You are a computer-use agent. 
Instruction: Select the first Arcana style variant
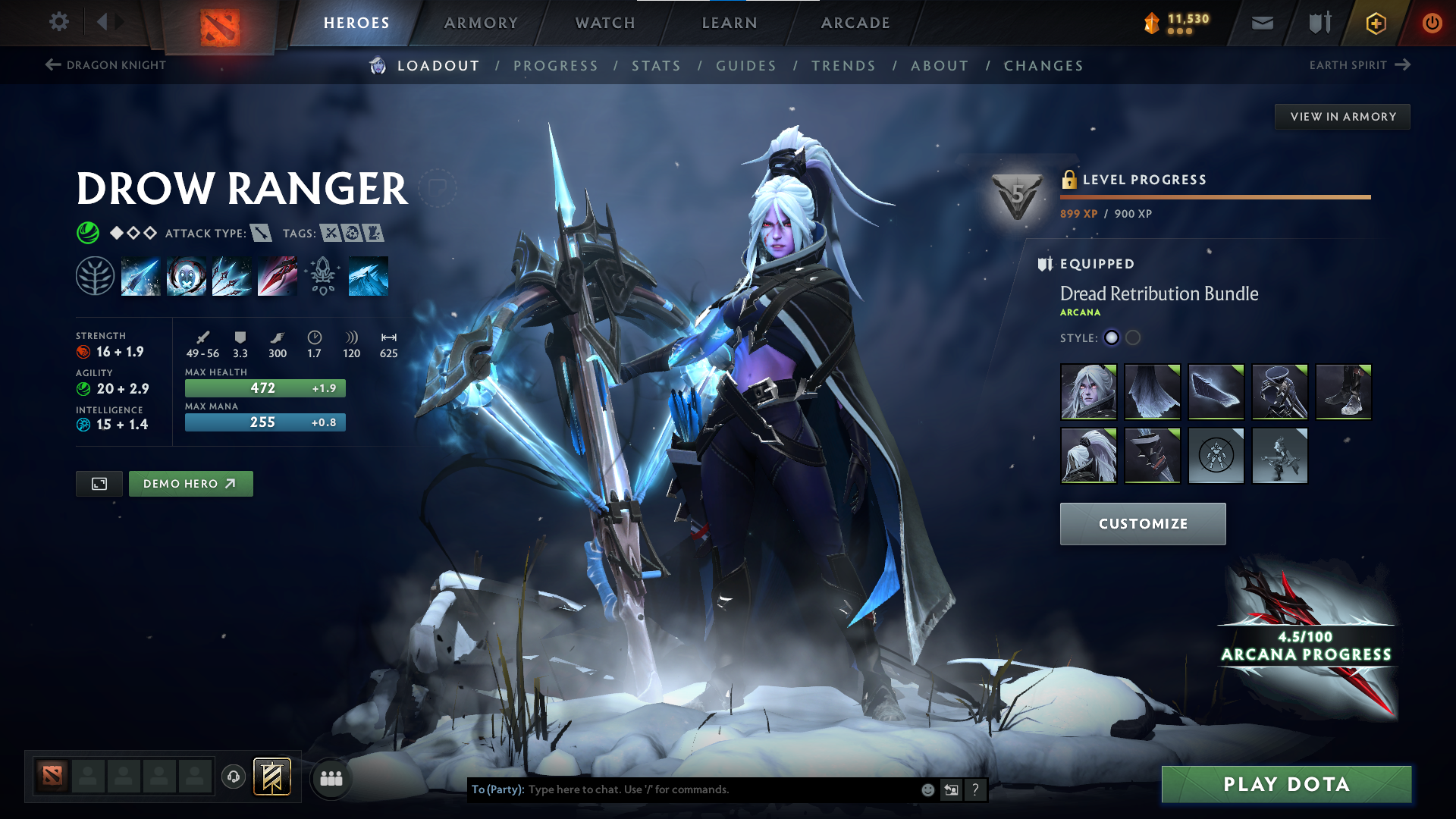tap(1112, 338)
